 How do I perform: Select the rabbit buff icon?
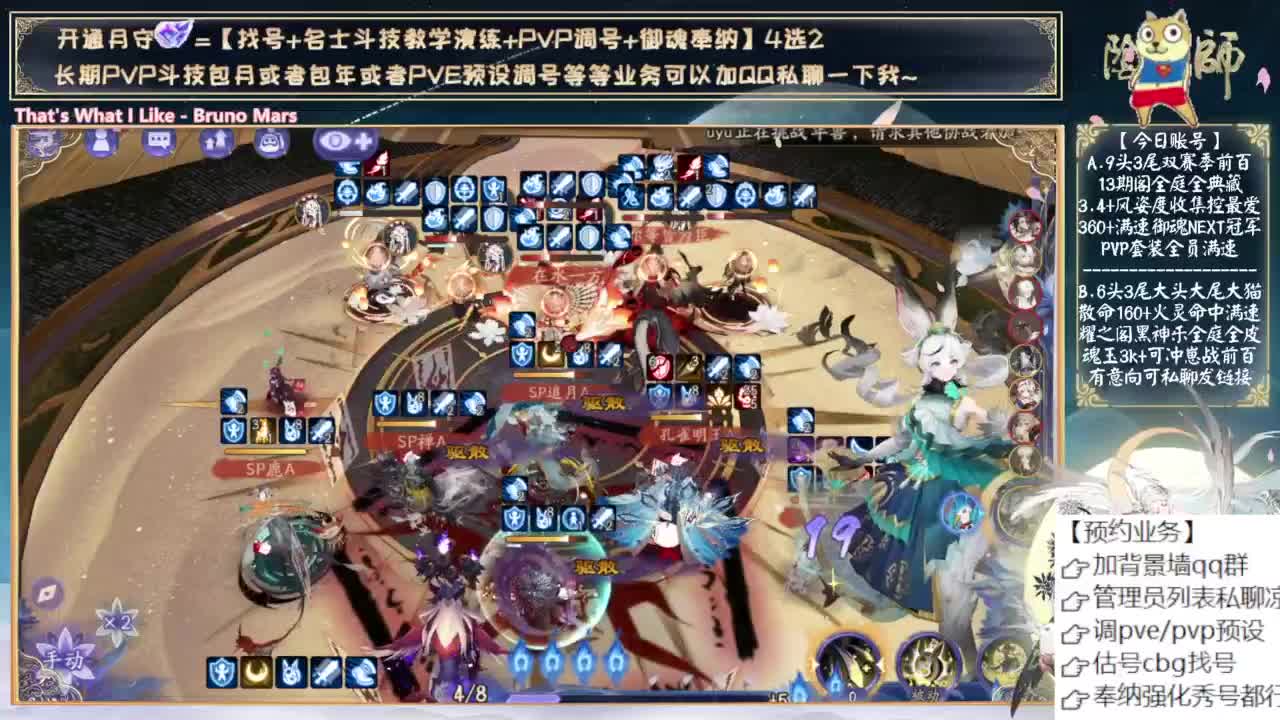pos(290,670)
